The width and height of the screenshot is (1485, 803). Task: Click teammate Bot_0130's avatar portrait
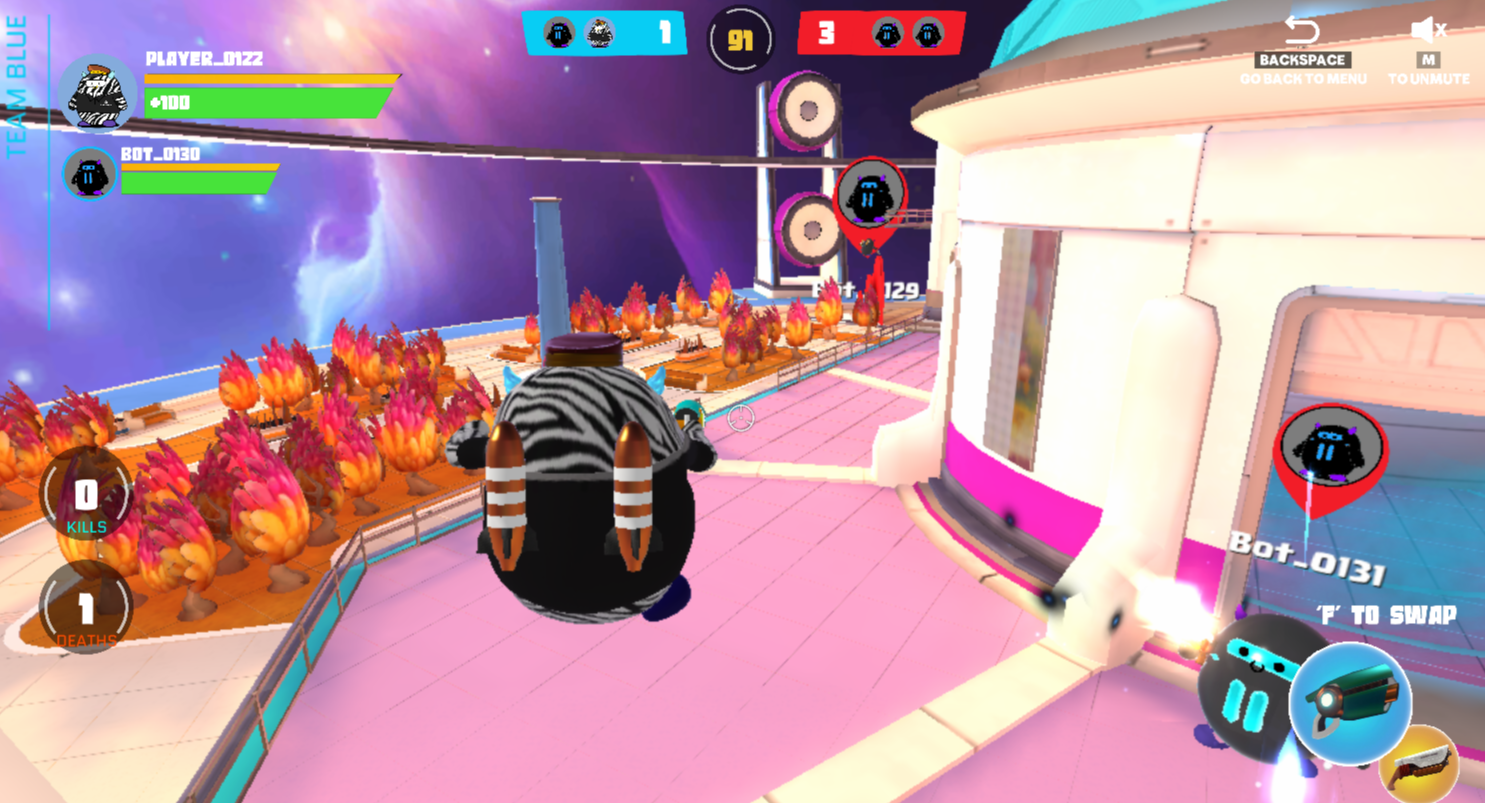90,173
